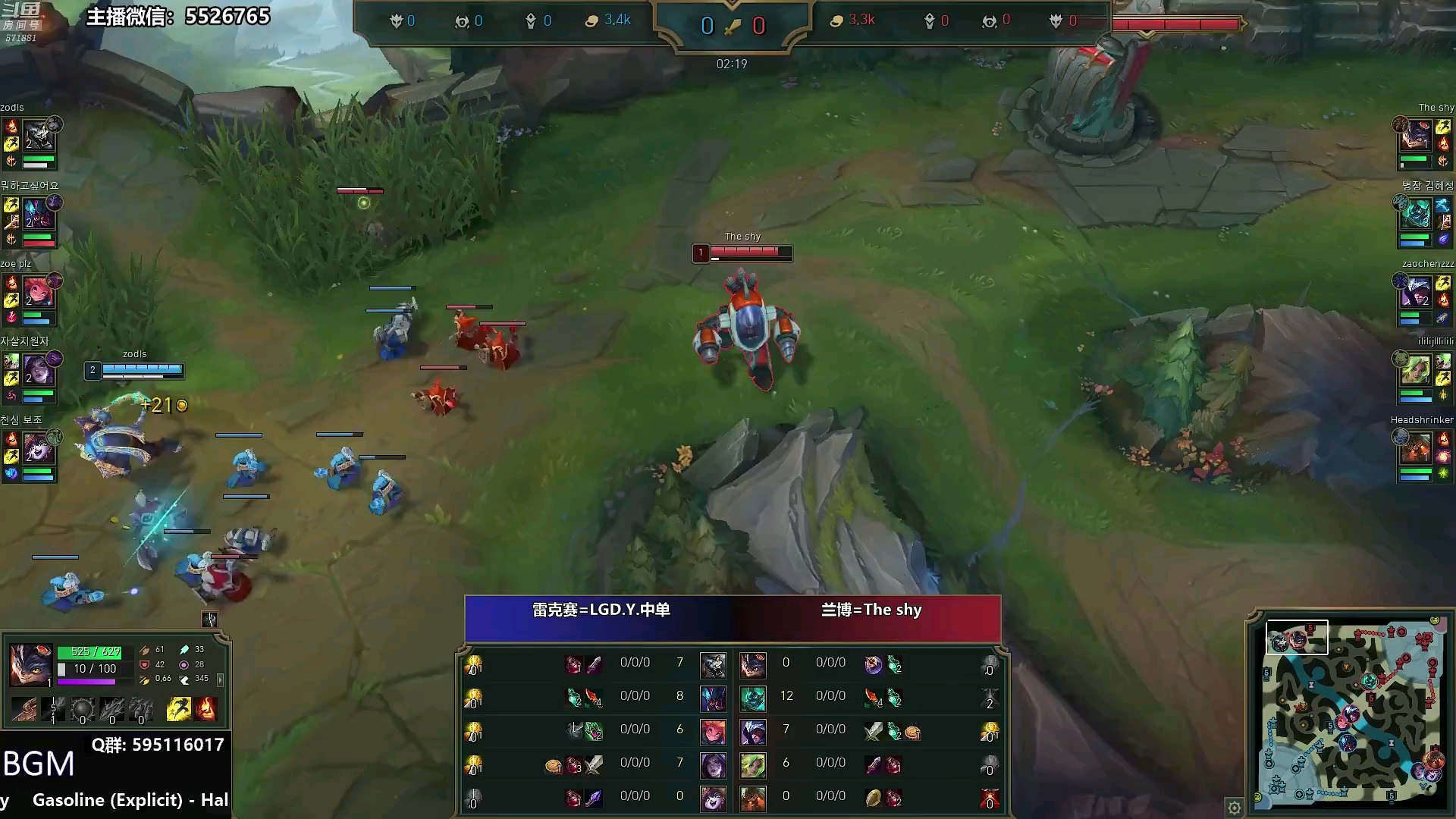1456x819 pixels.
Task: Select zaochenzzz portrait in right team list
Action: click(x=1416, y=292)
